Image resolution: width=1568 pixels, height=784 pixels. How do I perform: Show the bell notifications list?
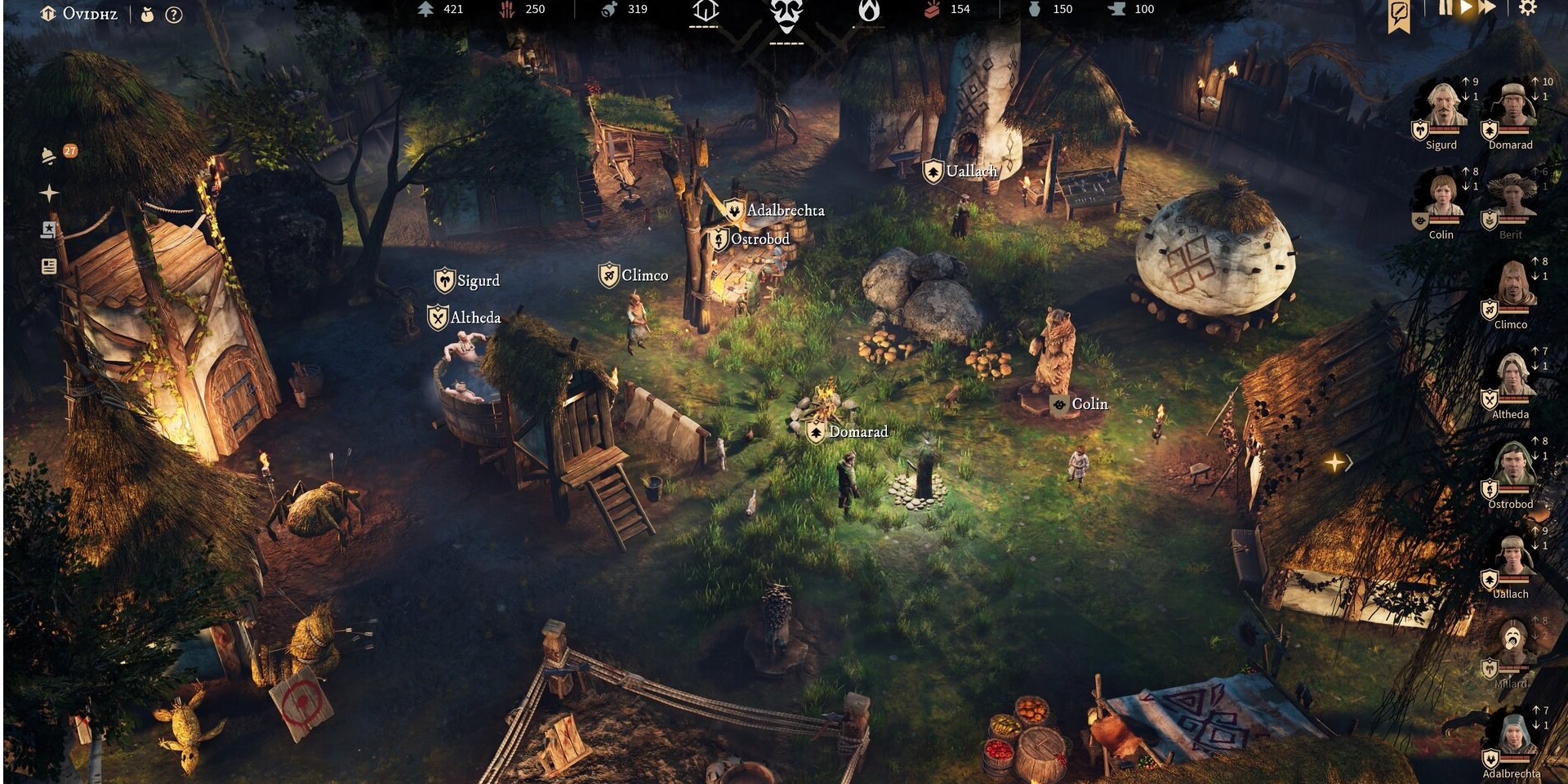coord(49,155)
